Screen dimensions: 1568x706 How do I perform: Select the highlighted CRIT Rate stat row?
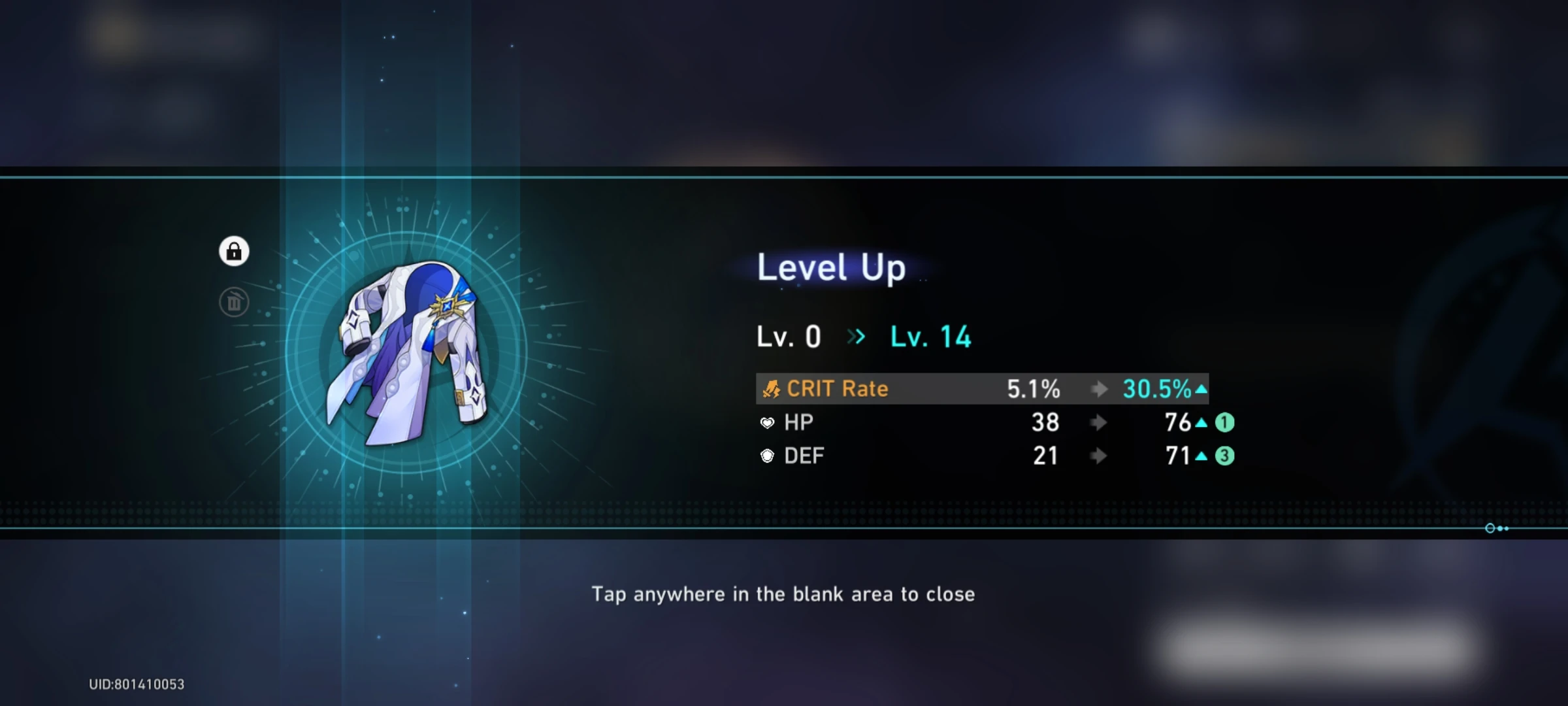coord(980,388)
